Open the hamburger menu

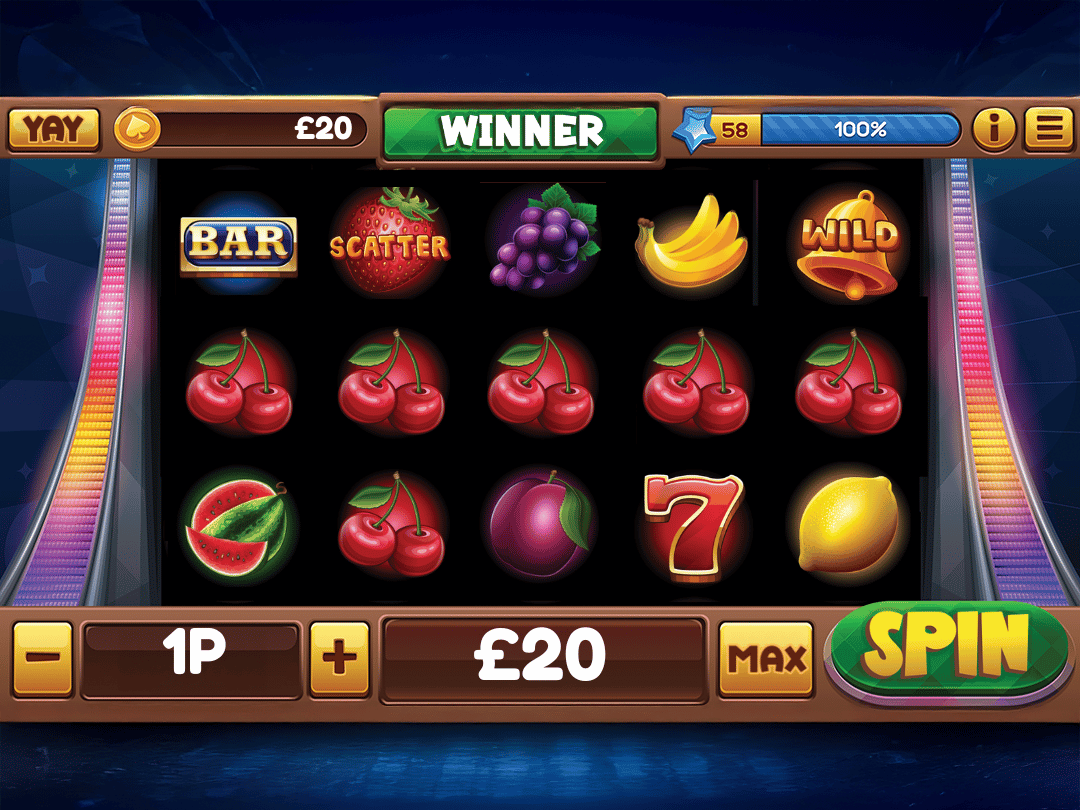[x=1048, y=129]
